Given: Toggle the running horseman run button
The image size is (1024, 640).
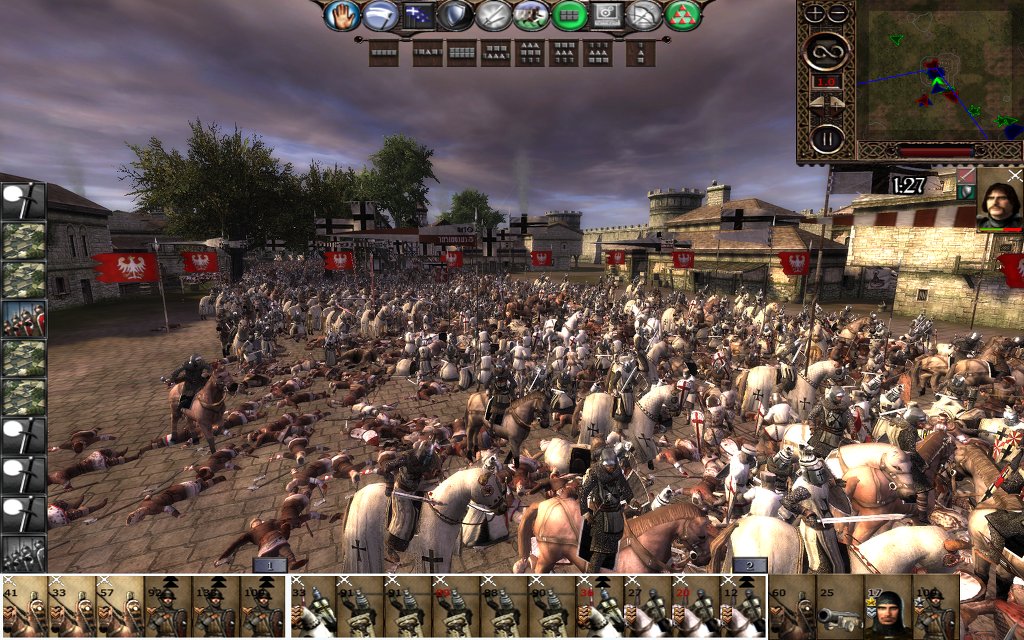Looking at the screenshot, I should [531, 15].
